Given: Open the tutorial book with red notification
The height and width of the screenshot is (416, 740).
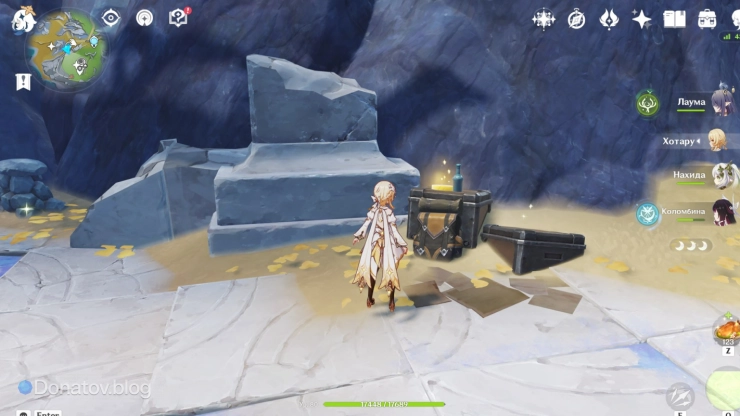Looking at the screenshot, I should tap(179, 18).
